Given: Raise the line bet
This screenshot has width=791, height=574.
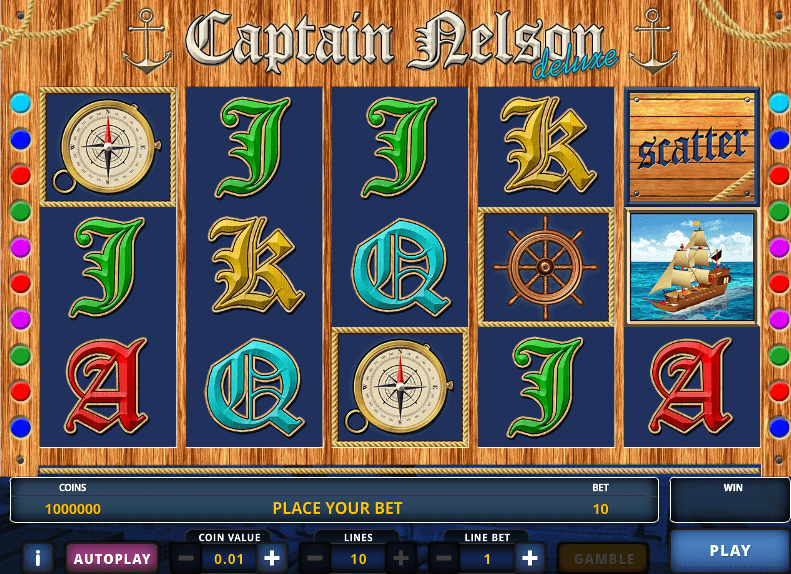Looking at the screenshot, I should [530, 558].
